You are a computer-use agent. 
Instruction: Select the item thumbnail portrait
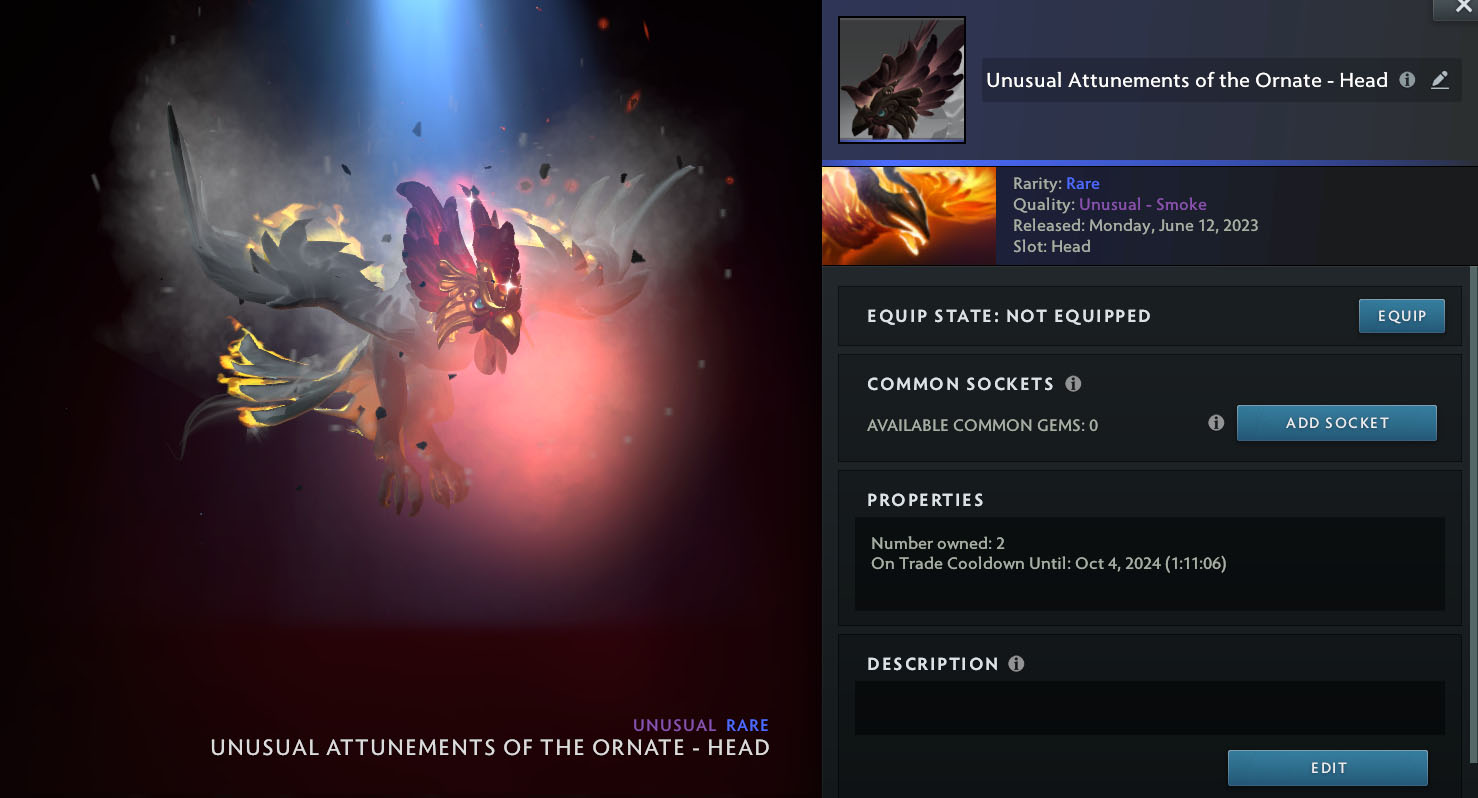(901, 80)
